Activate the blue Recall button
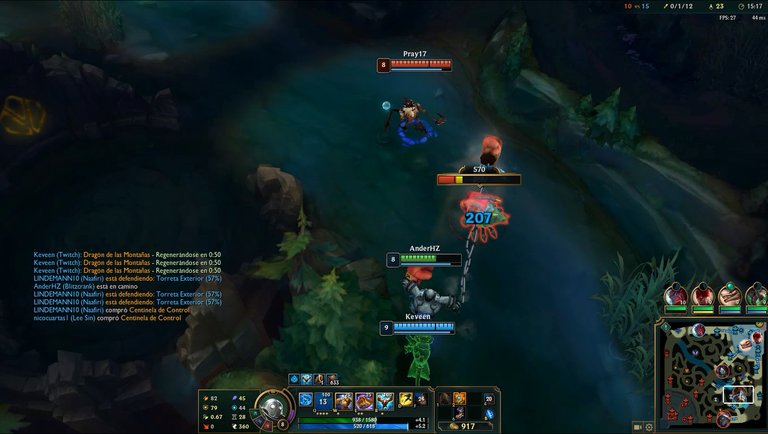The height and width of the screenshot is (434, 768). click(489, 414)
